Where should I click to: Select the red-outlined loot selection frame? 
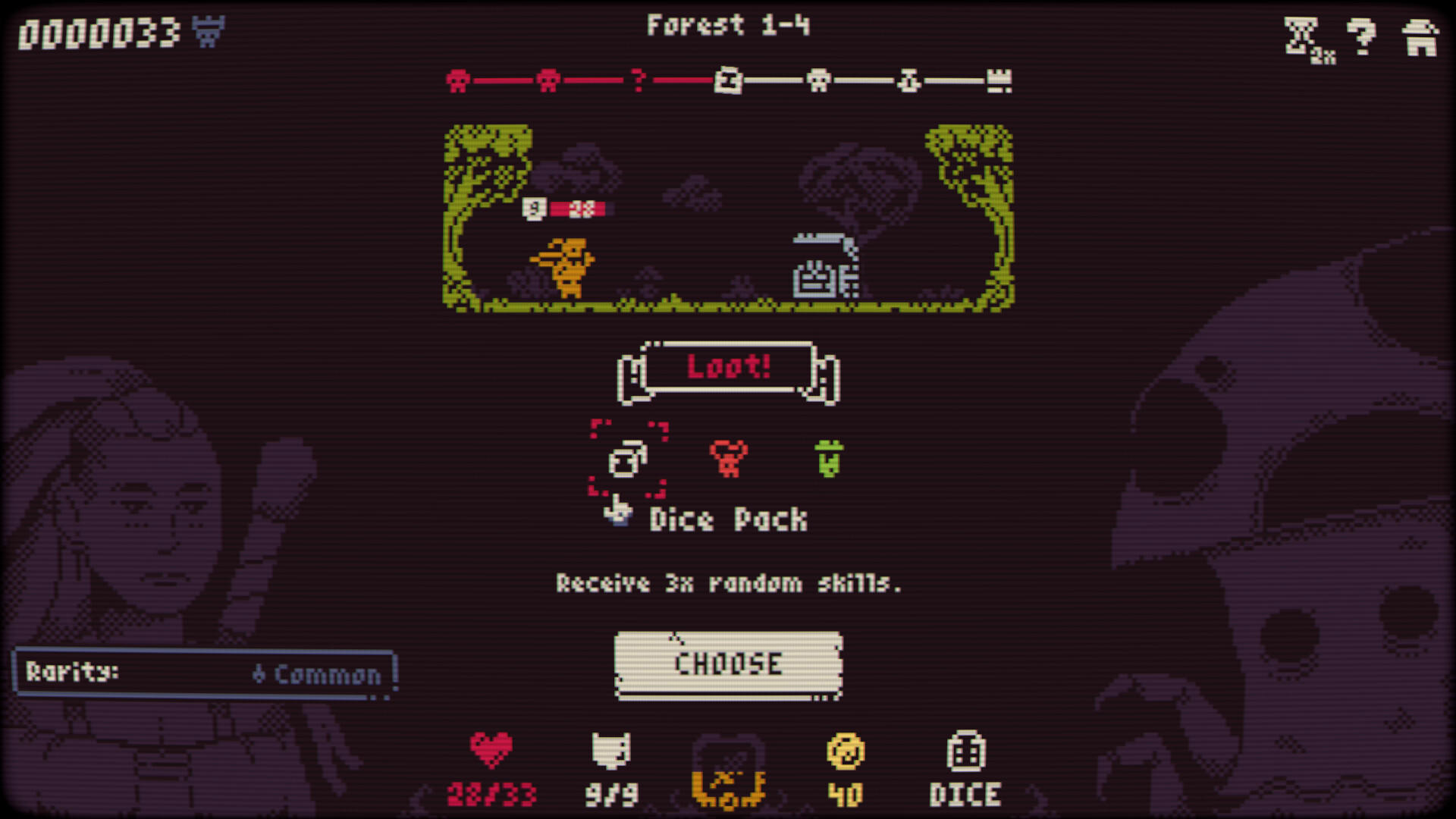point(626,458)
